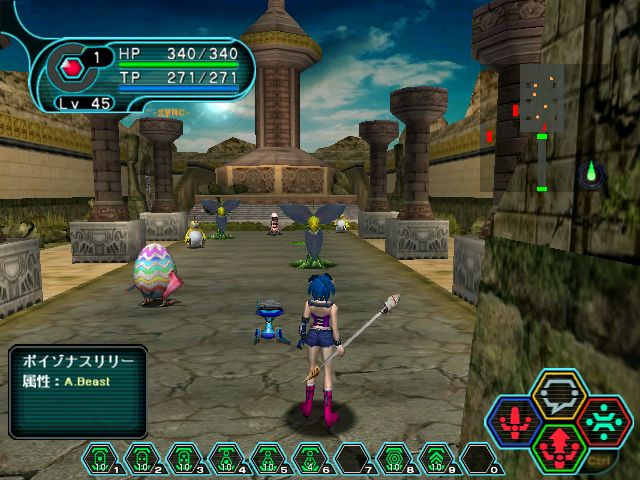Select the chat bubble action in yellow hexagon

pyautogui.click(x=559, y=396)
